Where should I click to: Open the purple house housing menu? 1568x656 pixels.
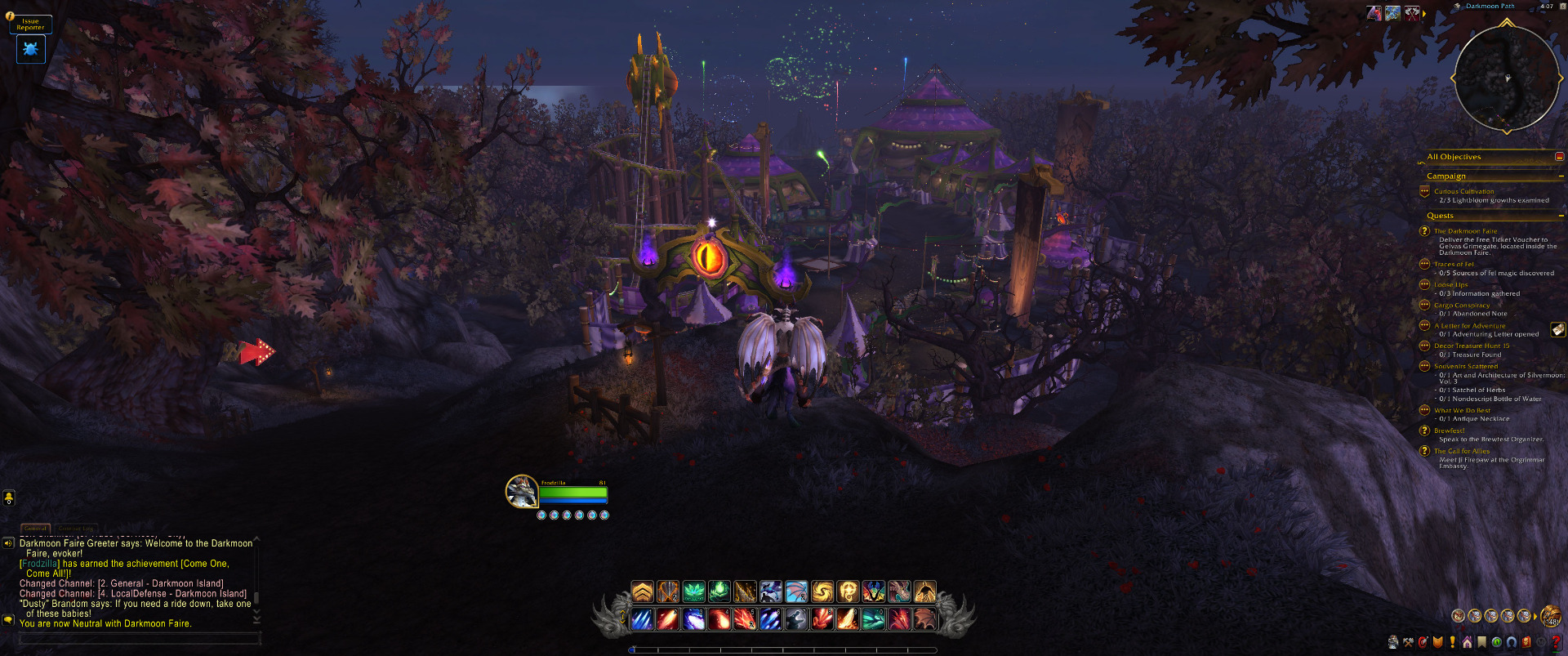click(x=1468, y=642)
